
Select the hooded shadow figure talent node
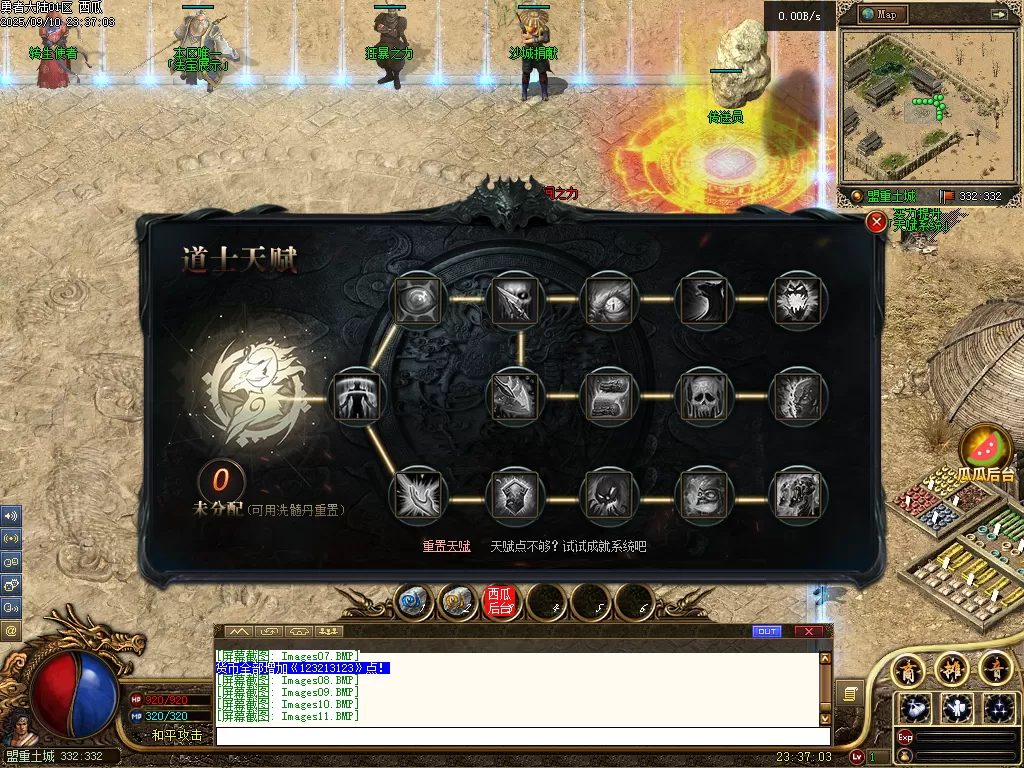(610, 494)
